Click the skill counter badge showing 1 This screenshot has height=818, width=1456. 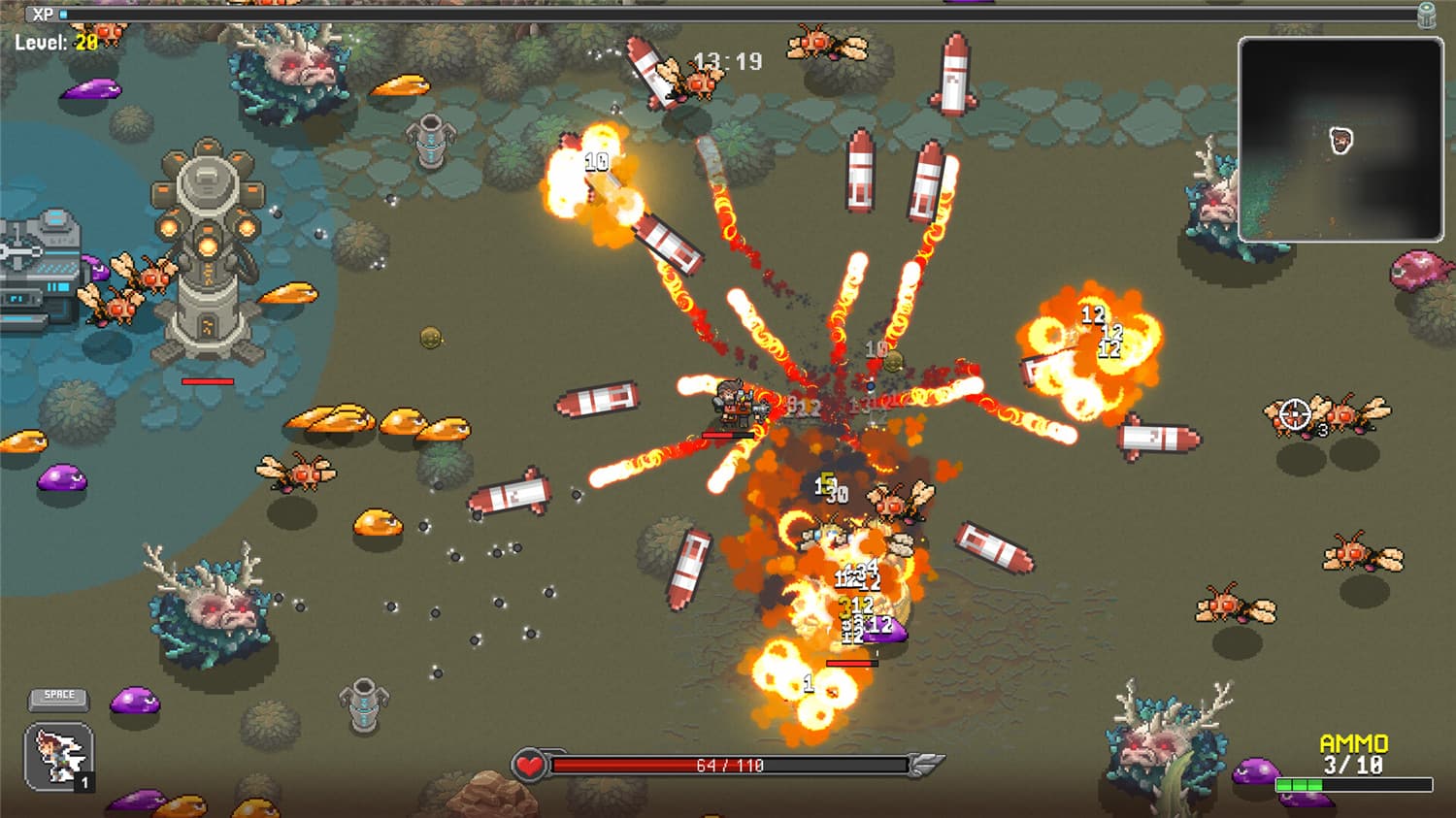(x=85, y=782)
